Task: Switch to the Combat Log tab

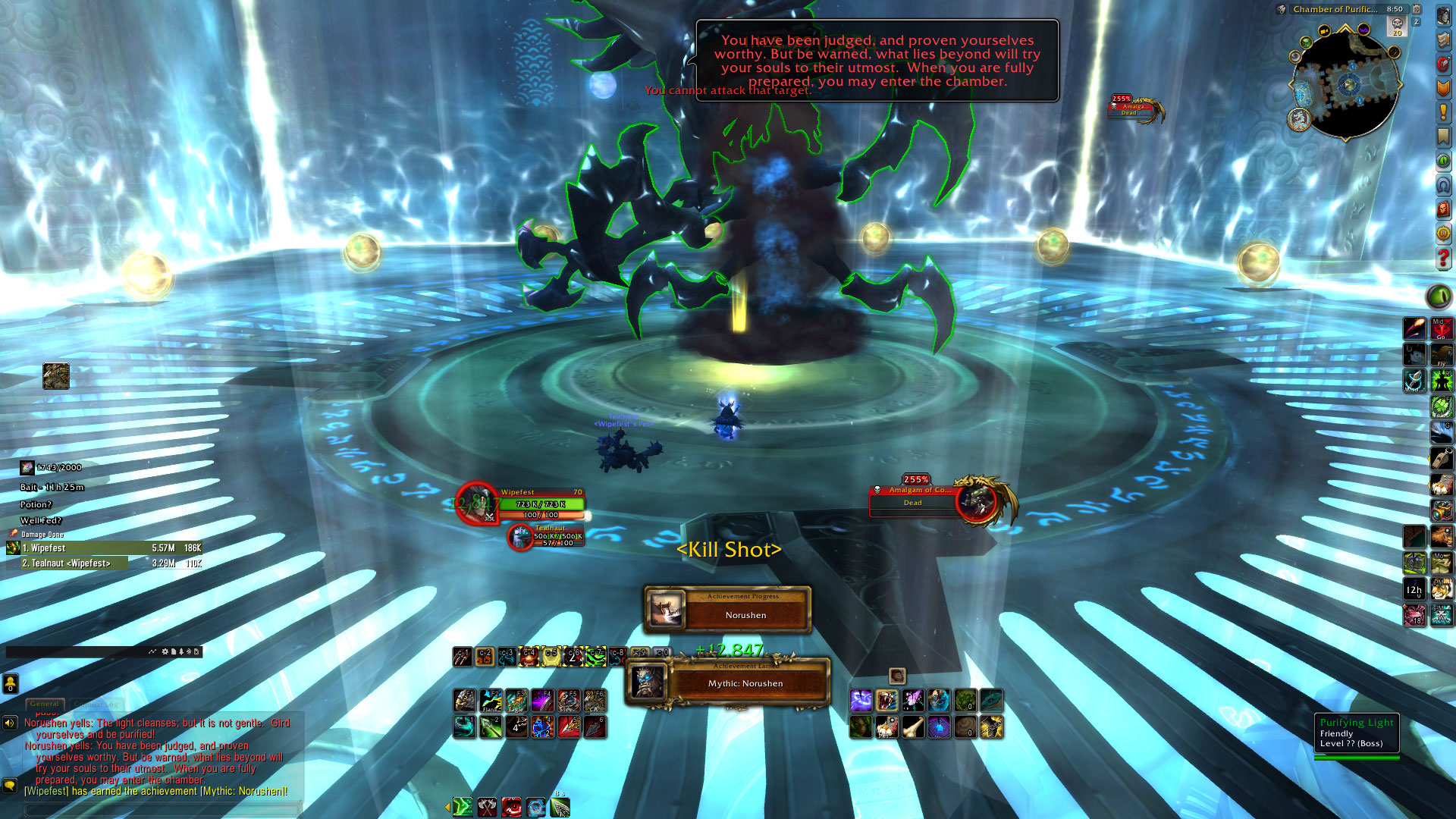Action: [97, 704]
